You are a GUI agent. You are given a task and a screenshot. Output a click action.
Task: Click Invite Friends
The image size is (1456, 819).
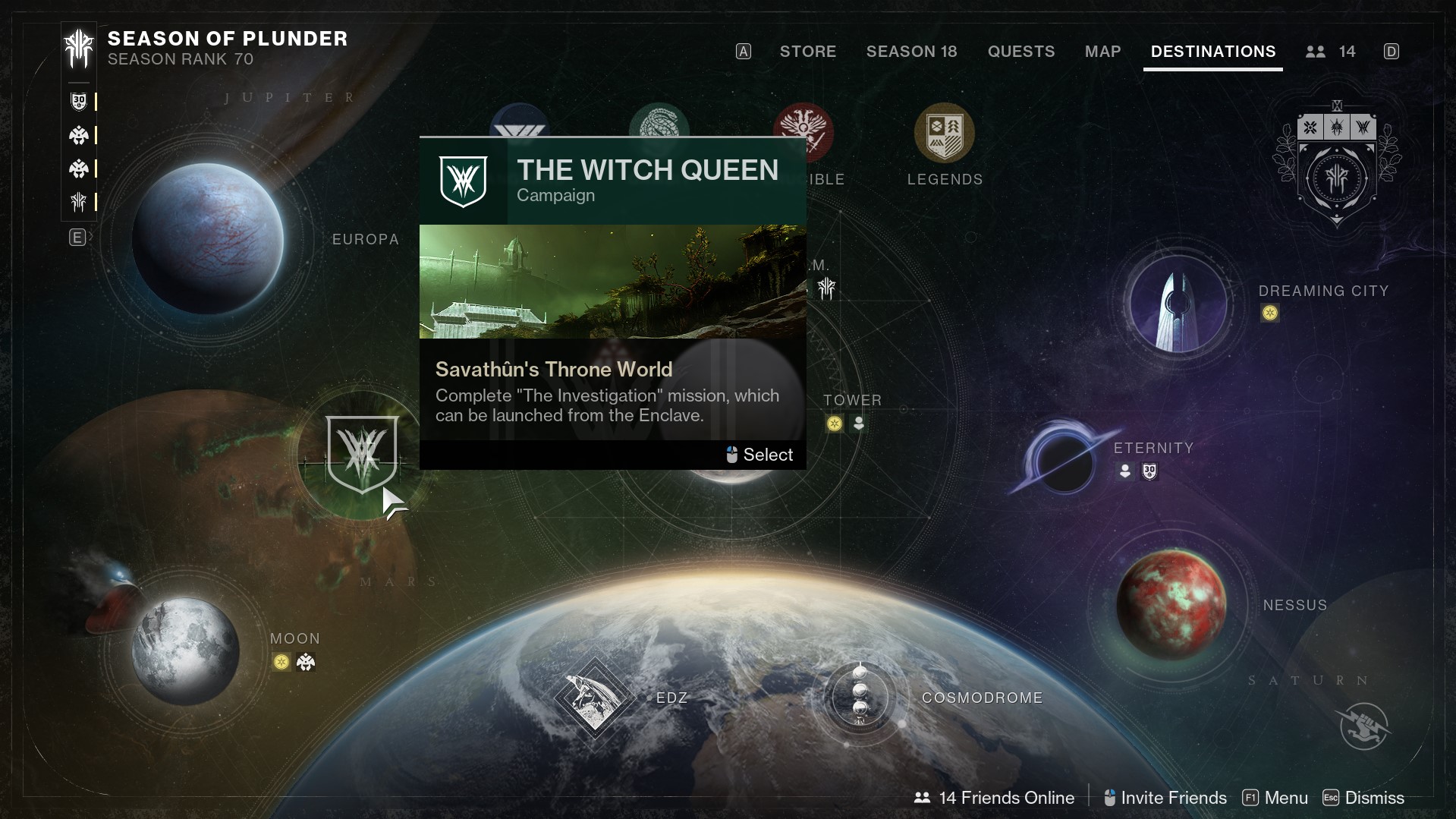coord(1165,798)
